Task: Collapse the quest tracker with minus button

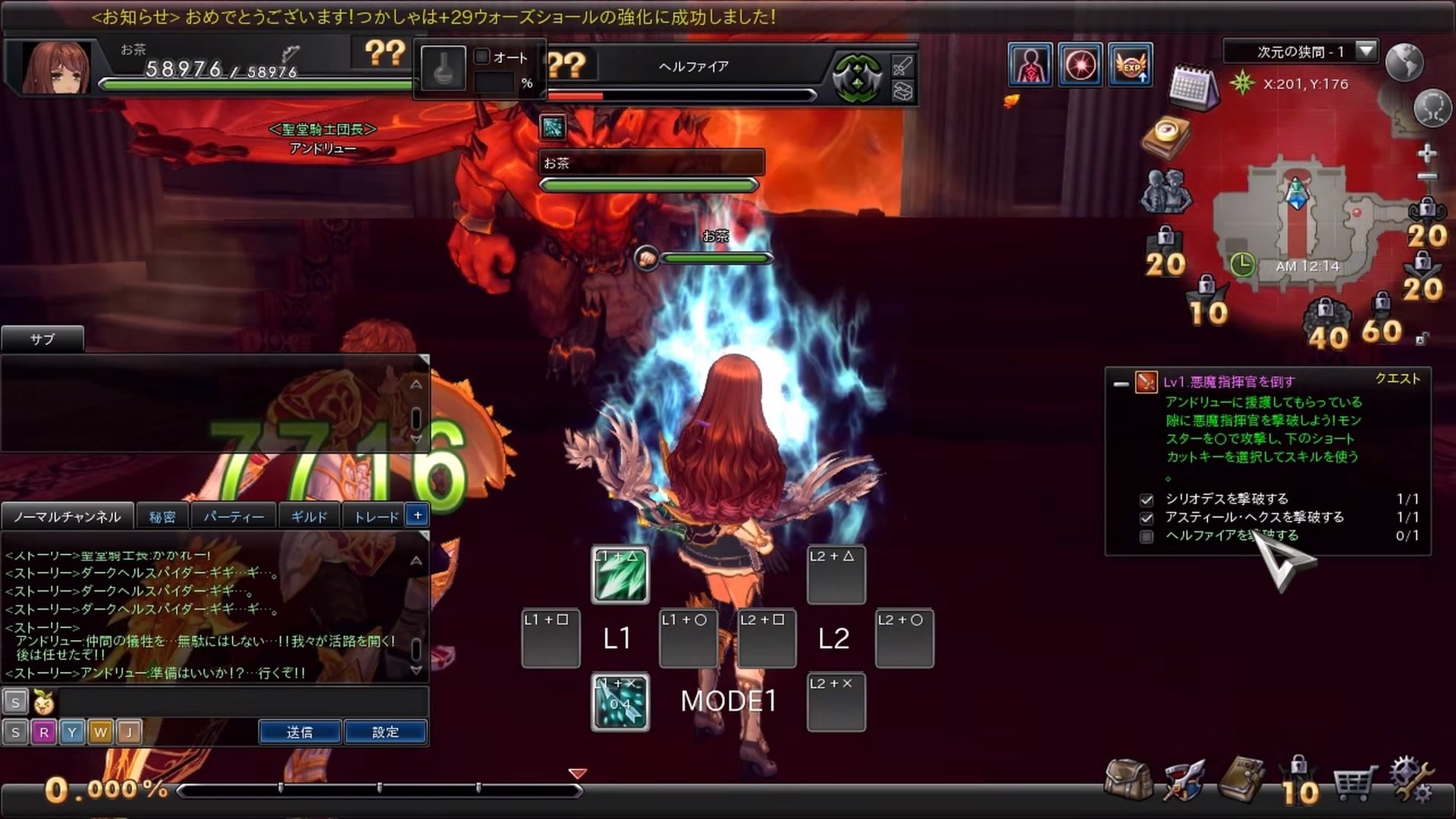Action: (1121, 384)
